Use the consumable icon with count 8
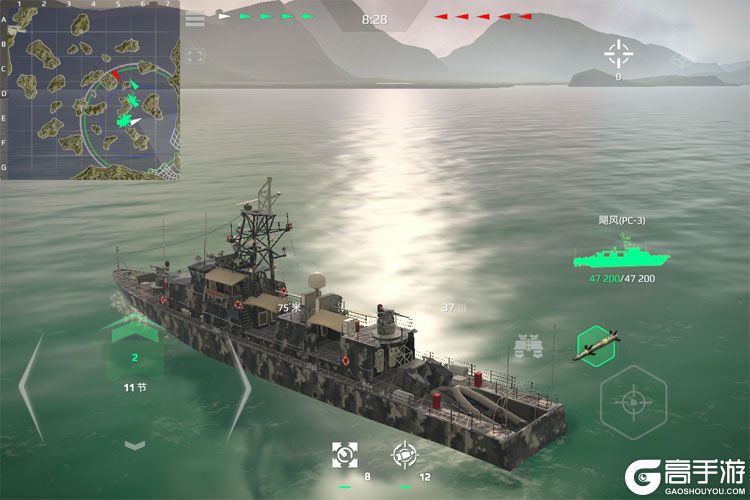Image resolution: width=750 pixels, height=500 pixels. (345, 455)
